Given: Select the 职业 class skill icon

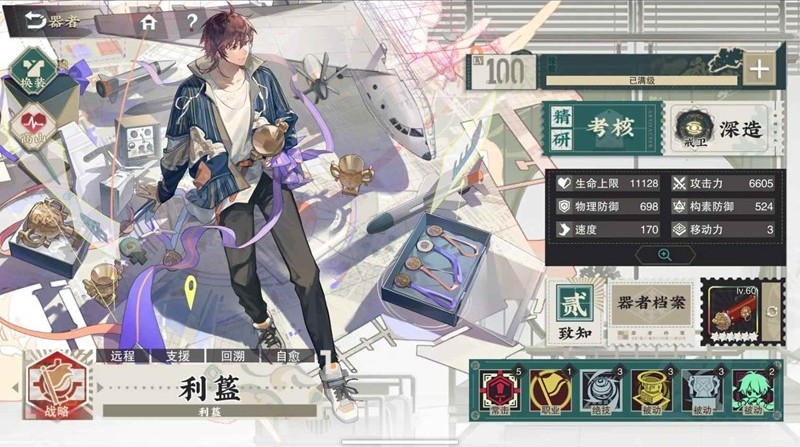Looking at the screenshot, I should click(551, 391).
